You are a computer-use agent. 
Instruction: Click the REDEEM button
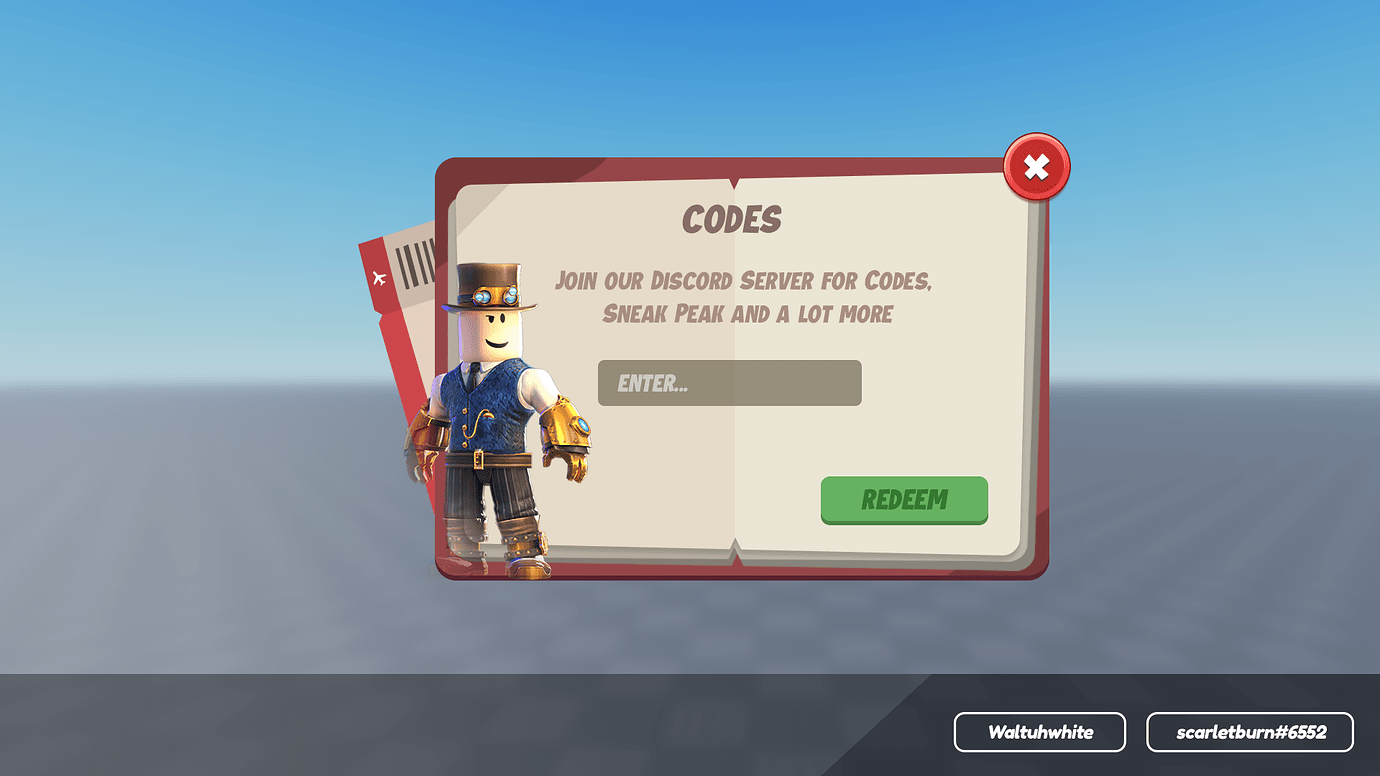click(x=903, y=500)
